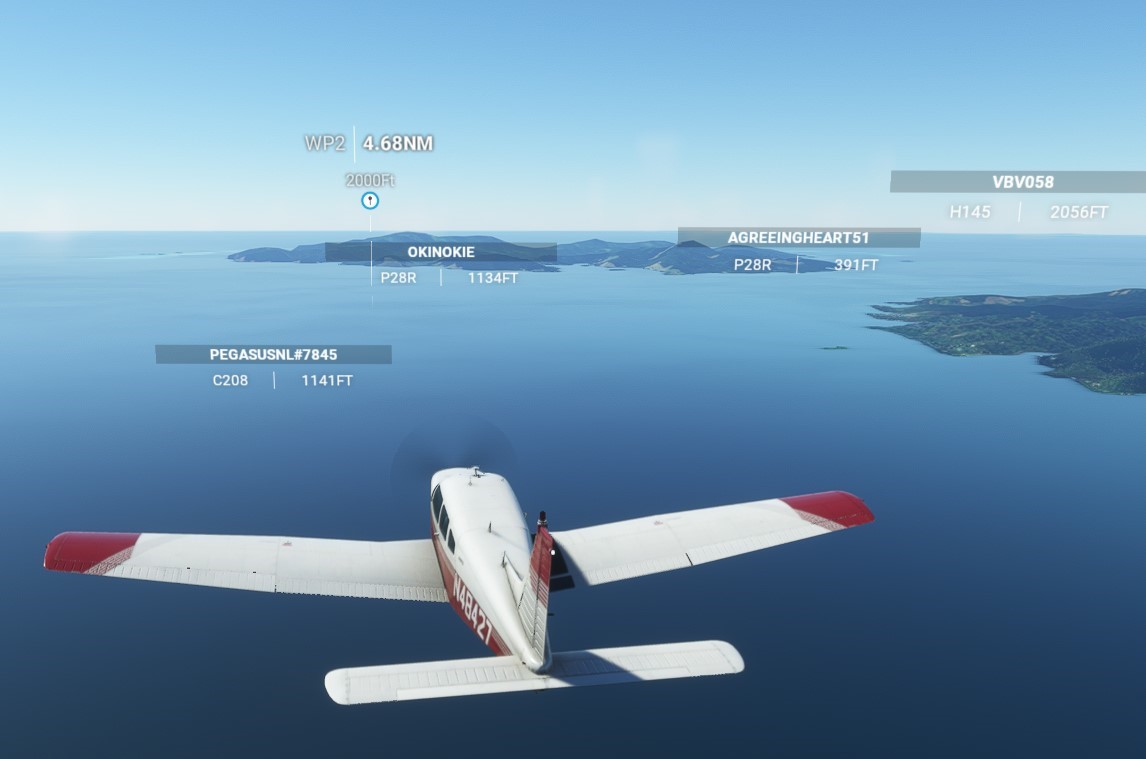Select the WP2 waypoint marker icon
1146x759 pixels.
(370, 201)
